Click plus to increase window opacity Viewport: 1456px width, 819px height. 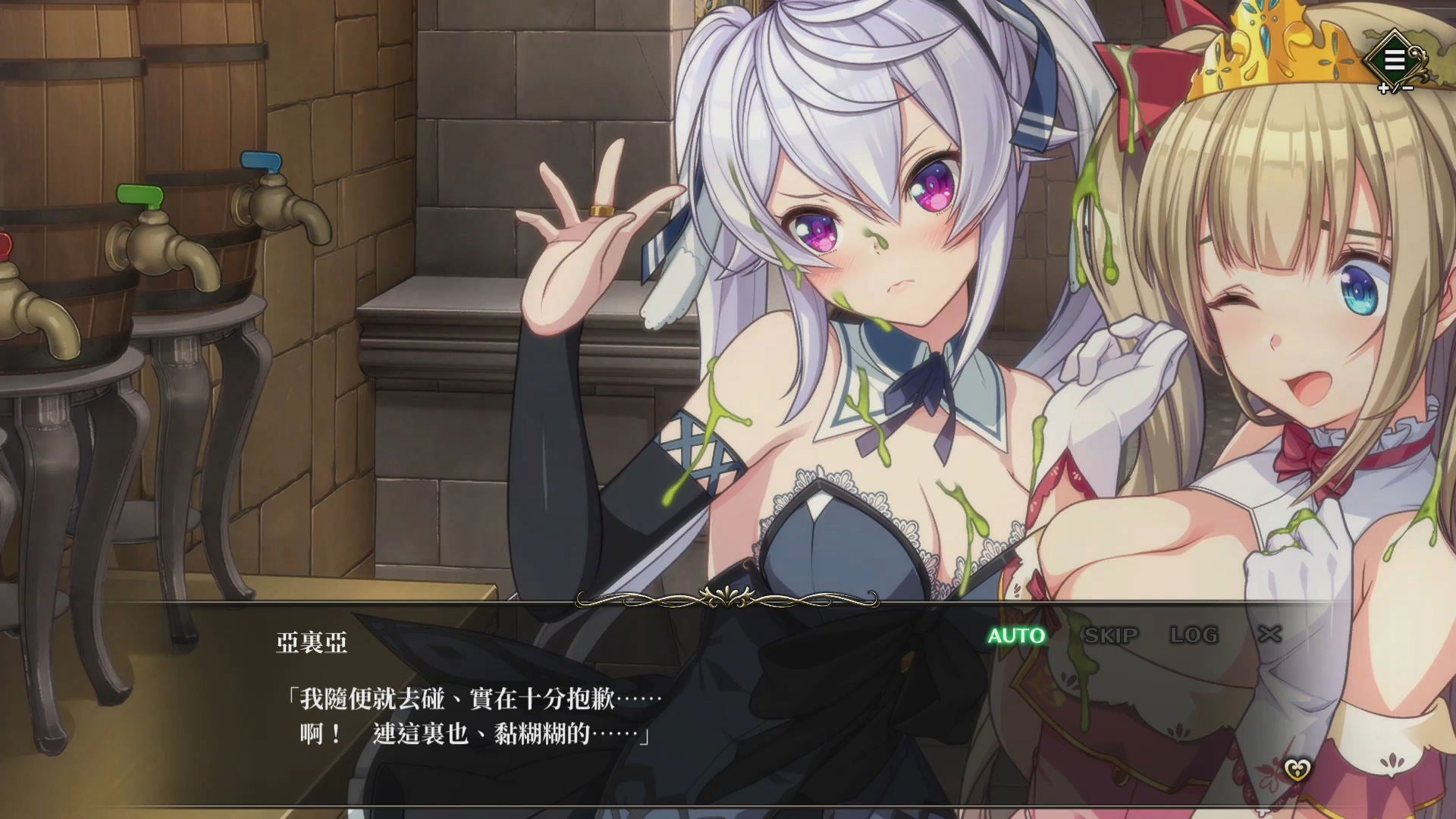(1383, 89)
